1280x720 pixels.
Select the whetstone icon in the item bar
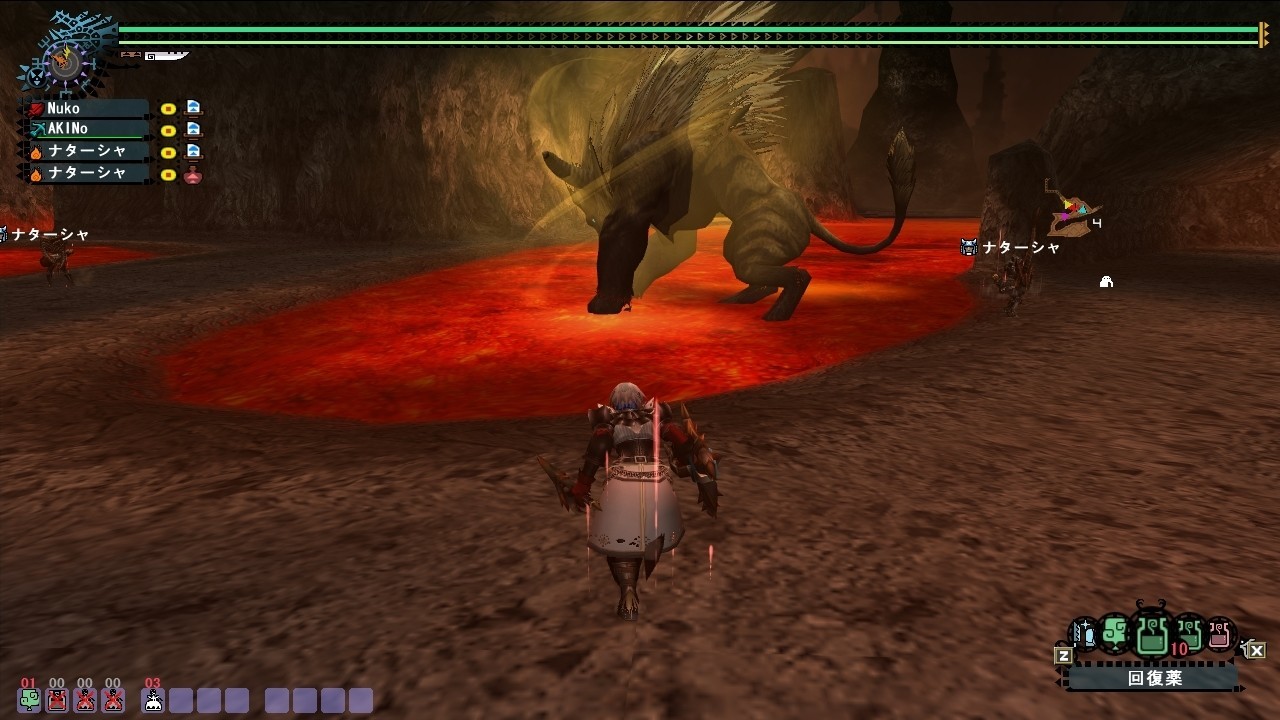pyautogui.click(x=1084, y=633)
